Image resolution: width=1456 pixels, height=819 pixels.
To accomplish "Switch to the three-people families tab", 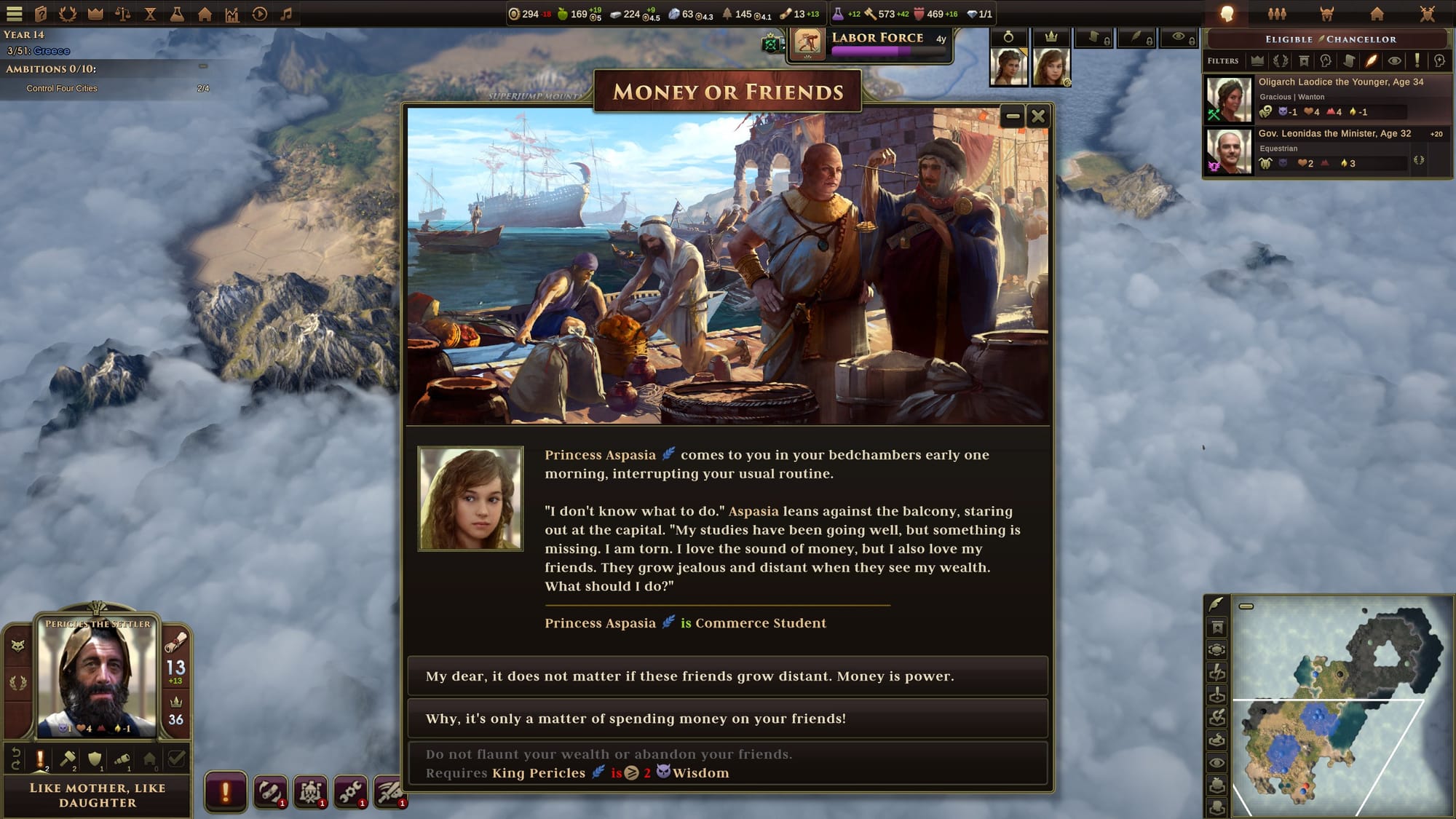I will tap(1277, 14).
